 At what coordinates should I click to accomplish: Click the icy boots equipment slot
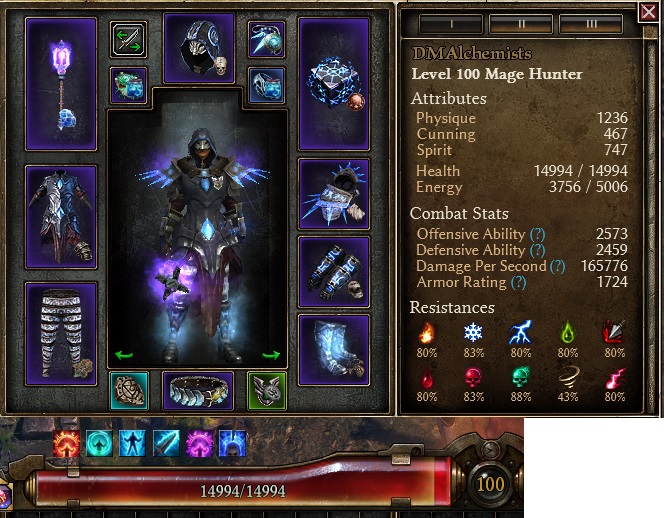coord(334,349)
